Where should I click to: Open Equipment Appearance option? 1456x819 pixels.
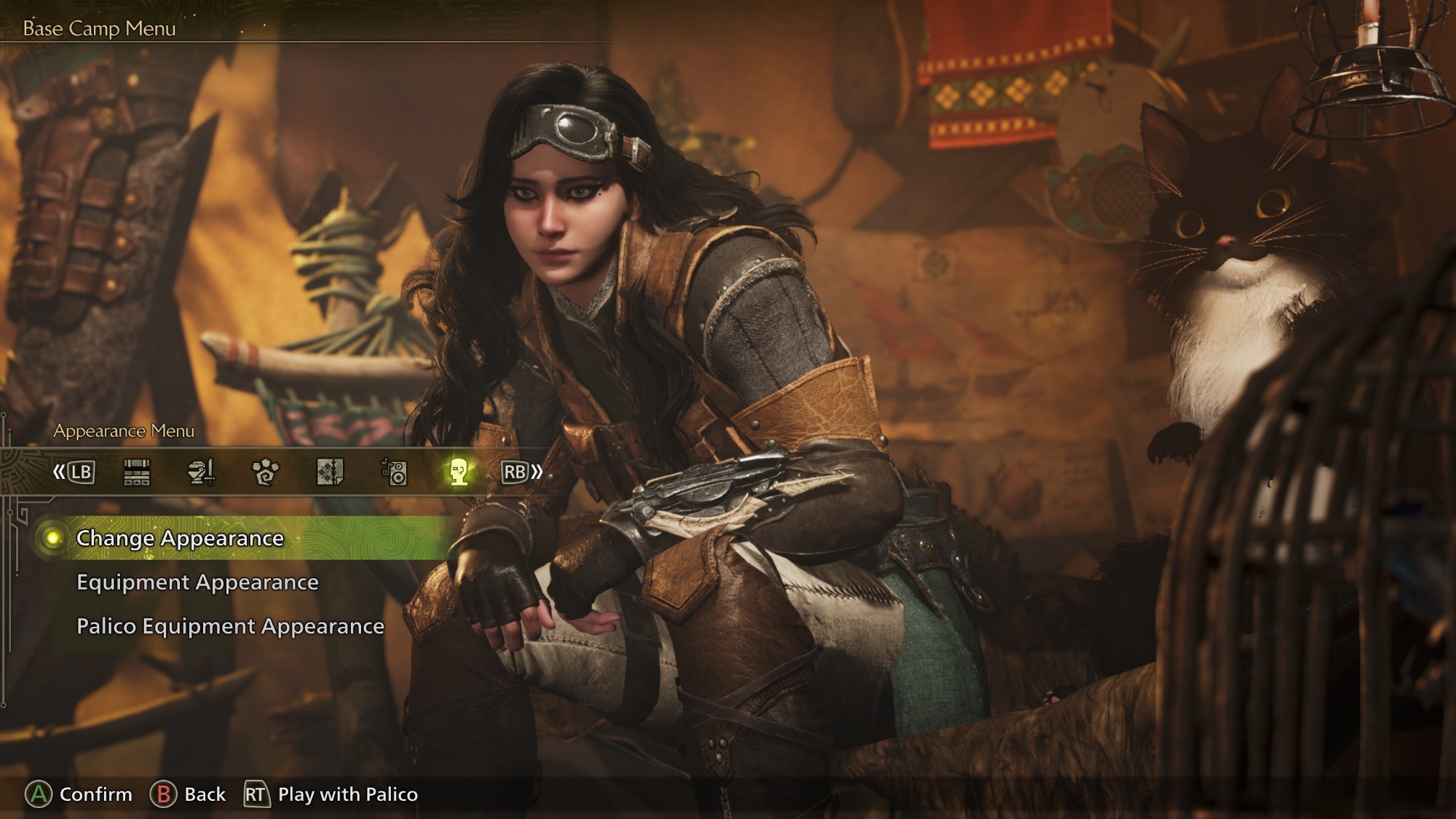coord(197,582)
